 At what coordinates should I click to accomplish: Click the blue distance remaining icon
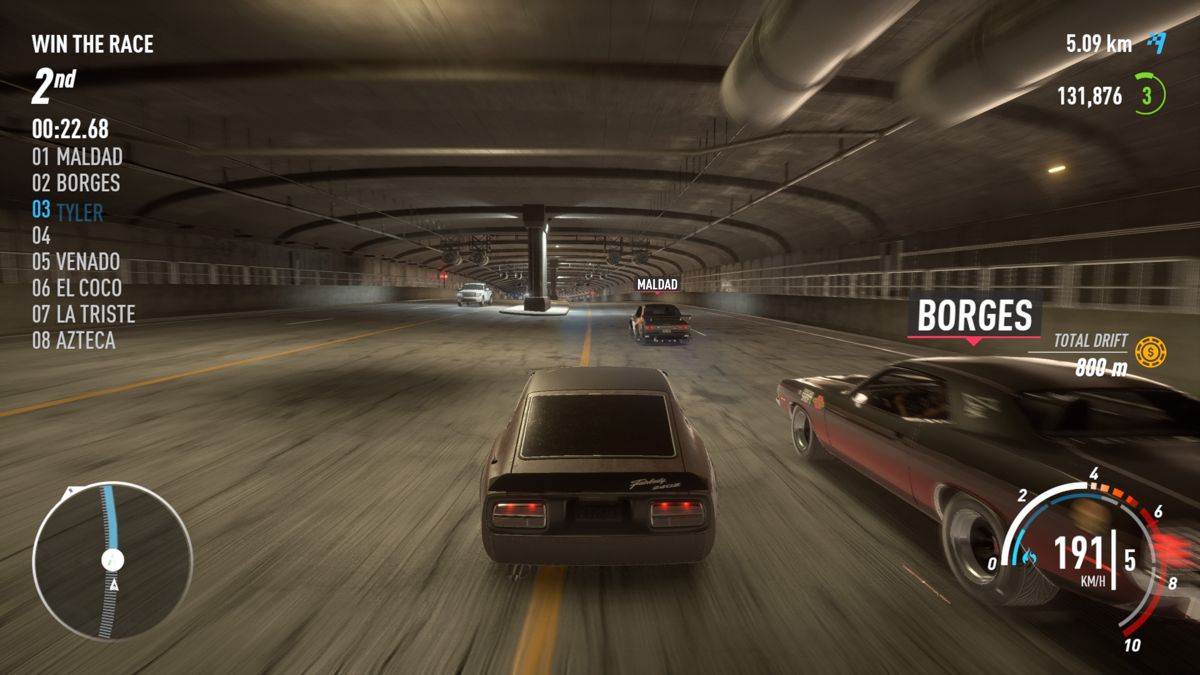pos(1157,42)
